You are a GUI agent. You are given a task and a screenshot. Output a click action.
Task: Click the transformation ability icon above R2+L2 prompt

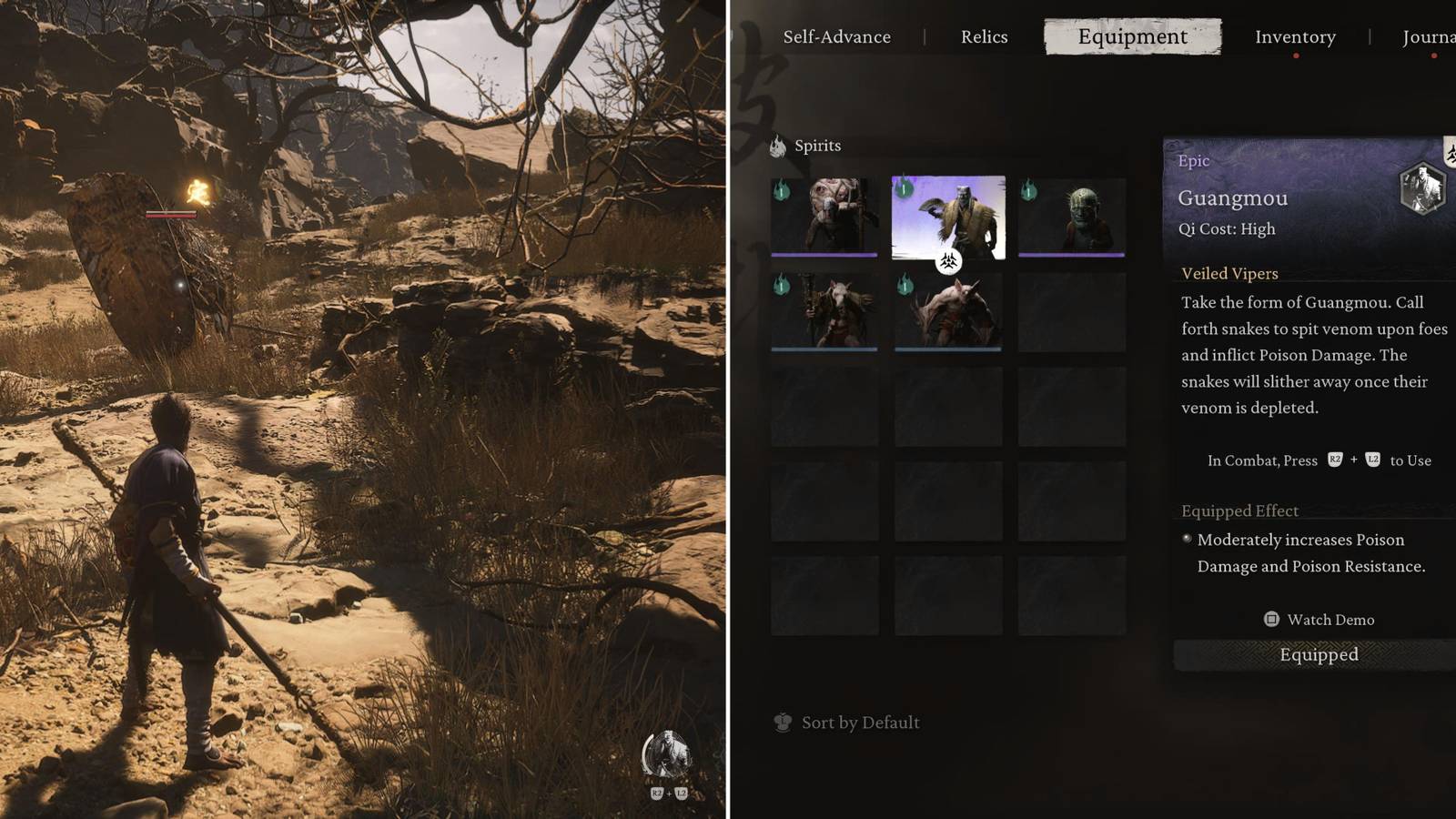point(667,753)
